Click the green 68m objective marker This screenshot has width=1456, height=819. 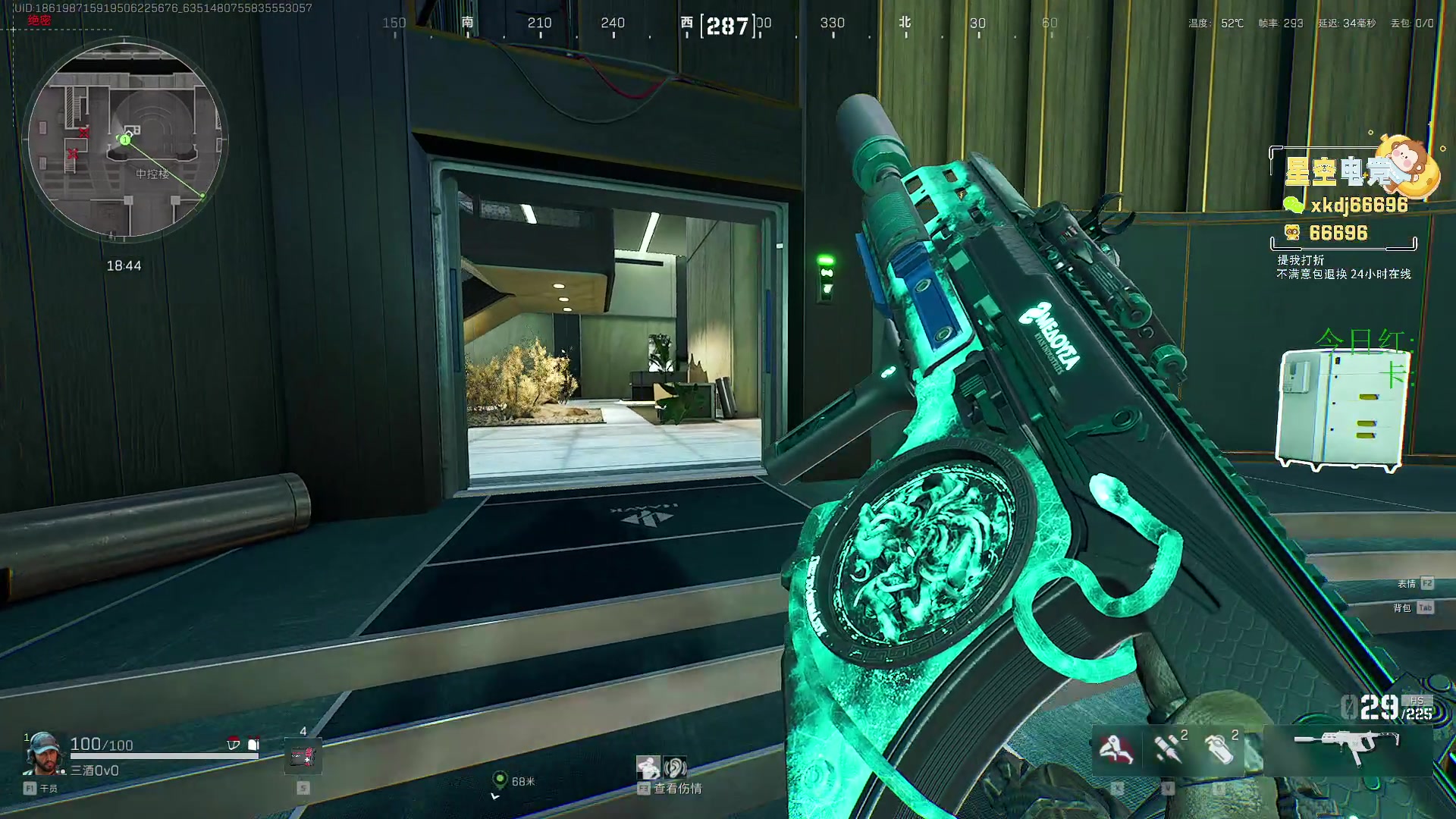499,780
